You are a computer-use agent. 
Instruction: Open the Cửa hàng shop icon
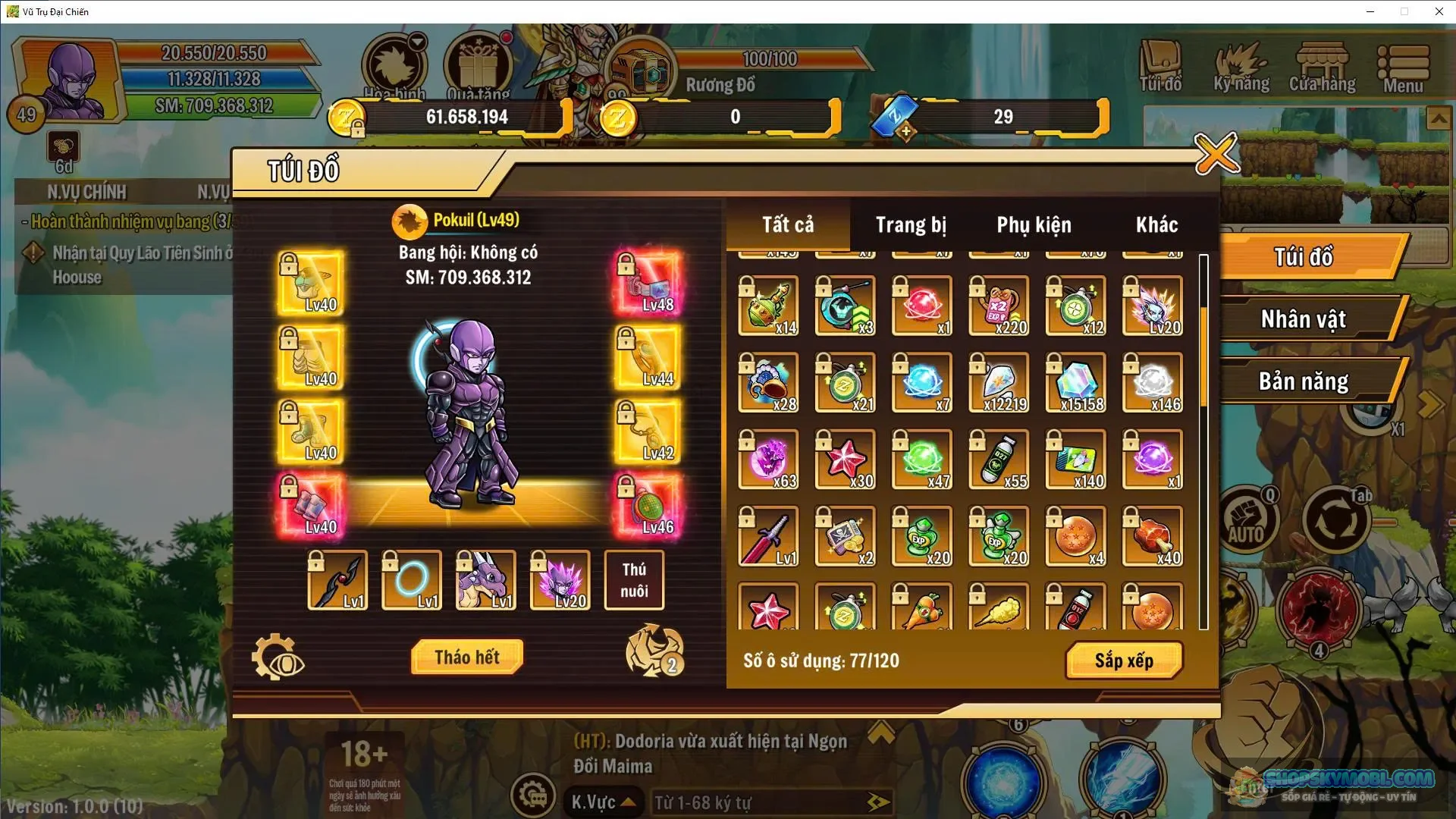coord(1323,64)
